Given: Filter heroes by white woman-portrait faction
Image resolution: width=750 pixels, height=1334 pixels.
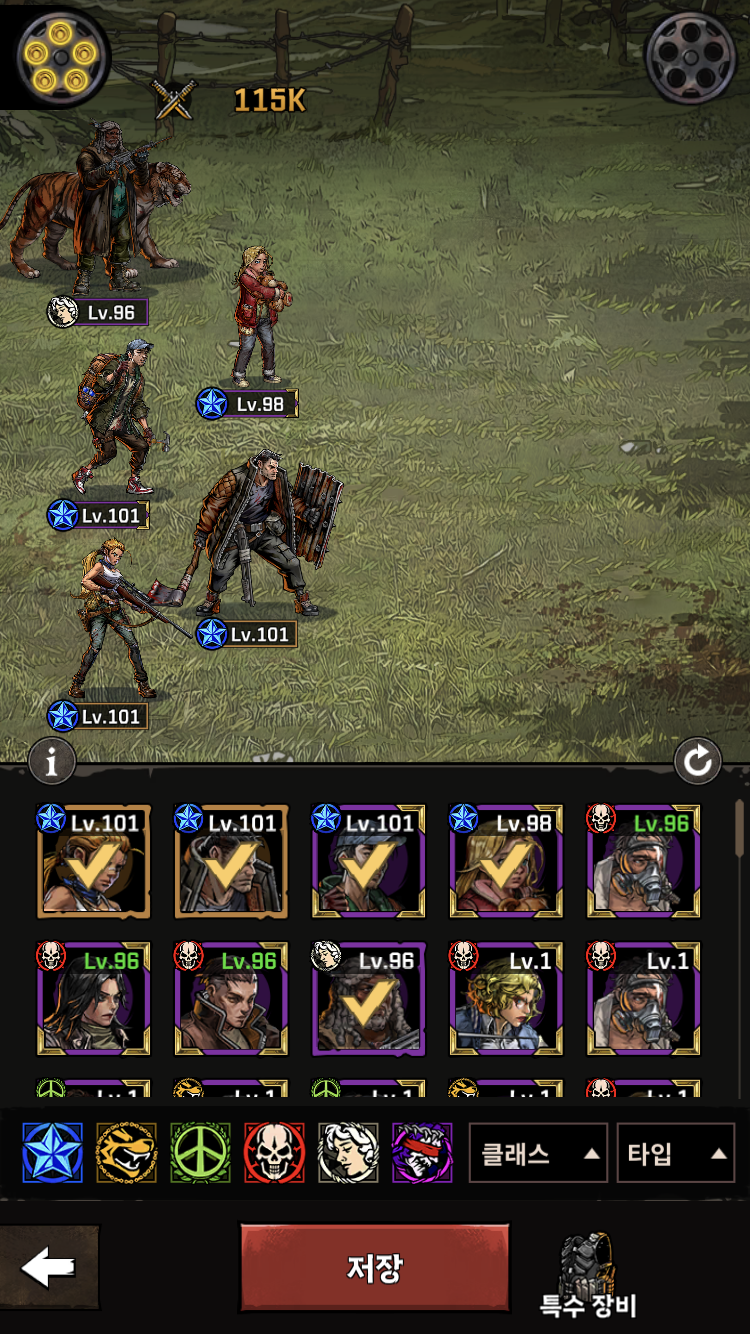Looking at the screenshot, I should coord(348,1153).
